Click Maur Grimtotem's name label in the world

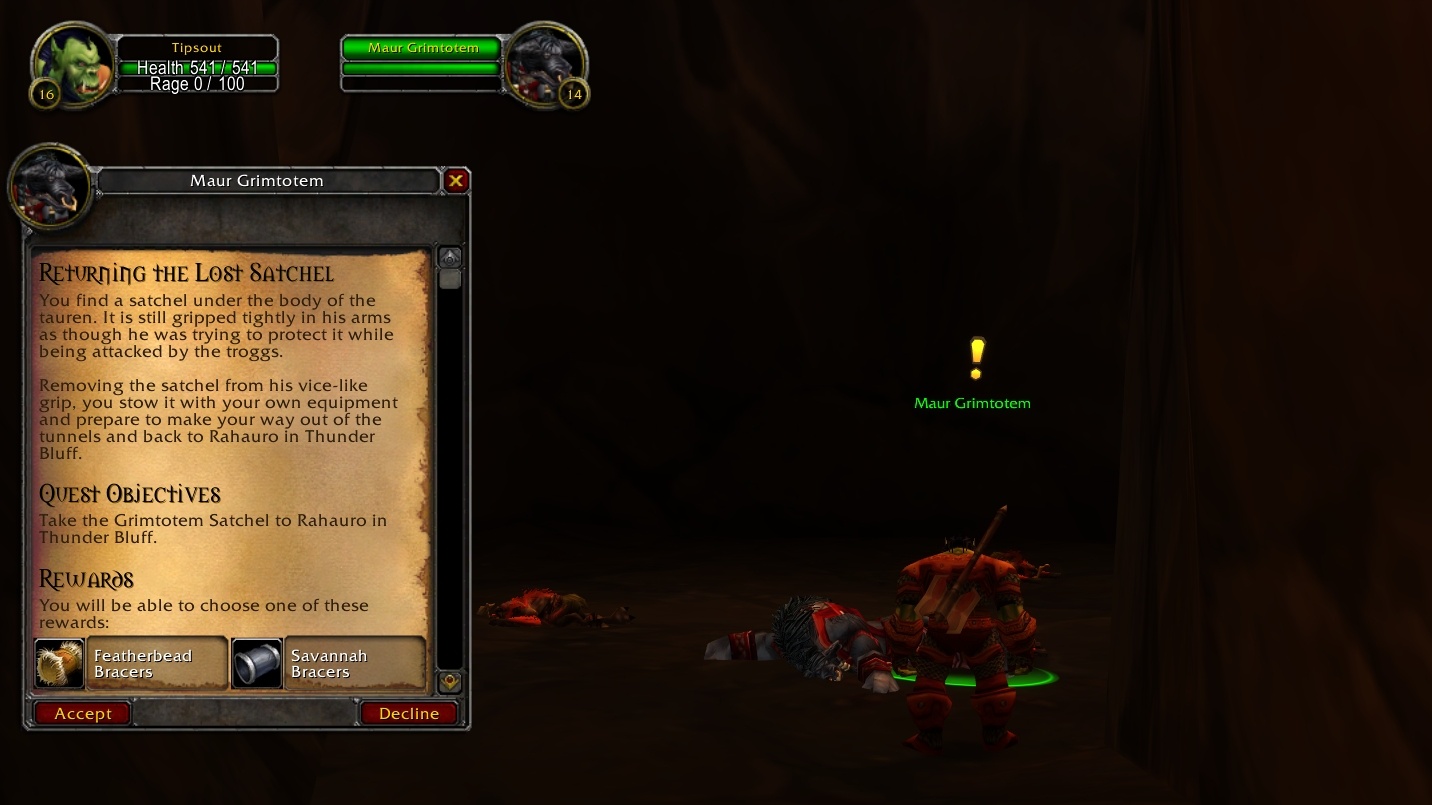point(972,403)
